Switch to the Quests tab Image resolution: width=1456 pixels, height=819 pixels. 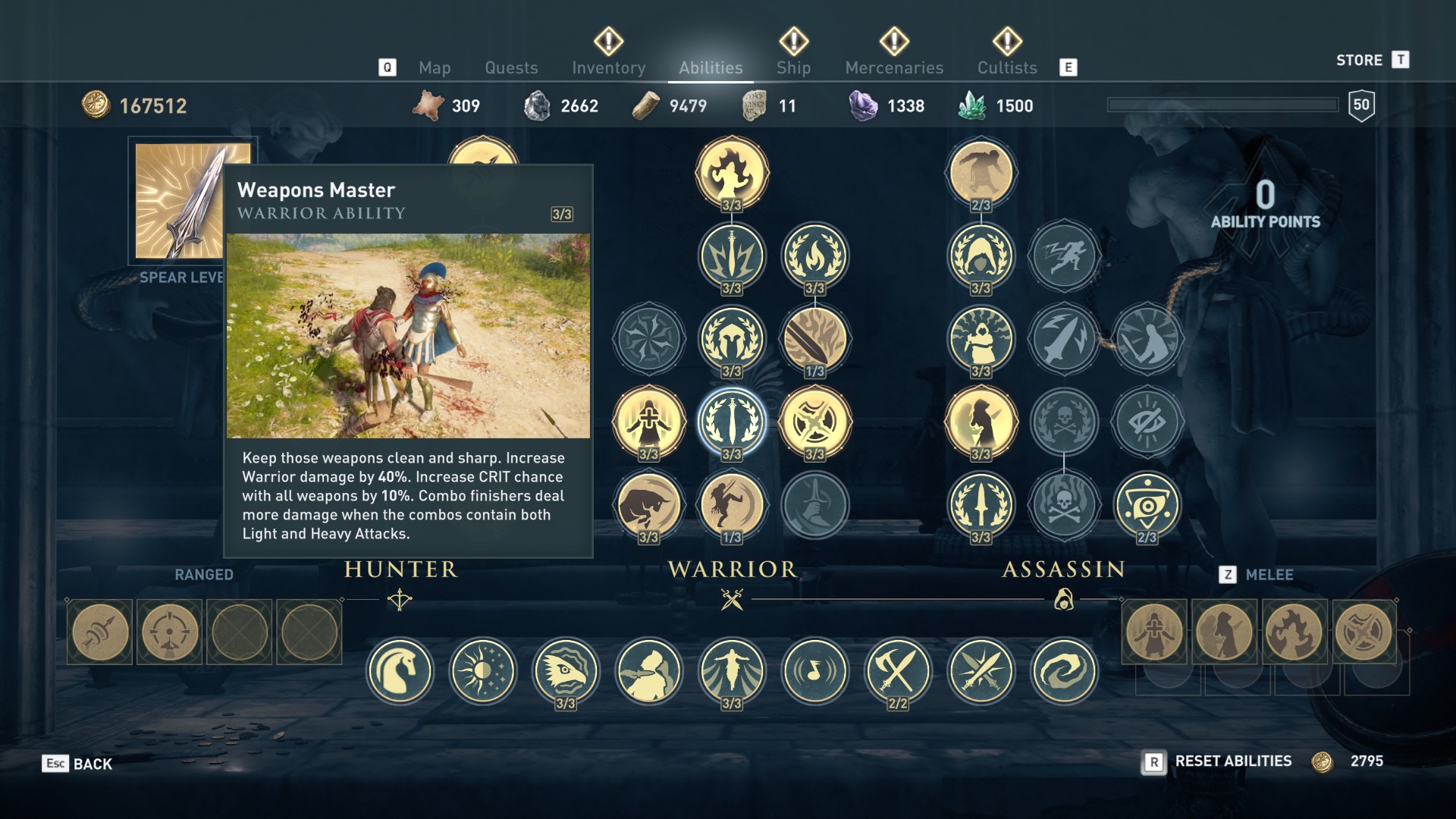[x=511, y=67]
